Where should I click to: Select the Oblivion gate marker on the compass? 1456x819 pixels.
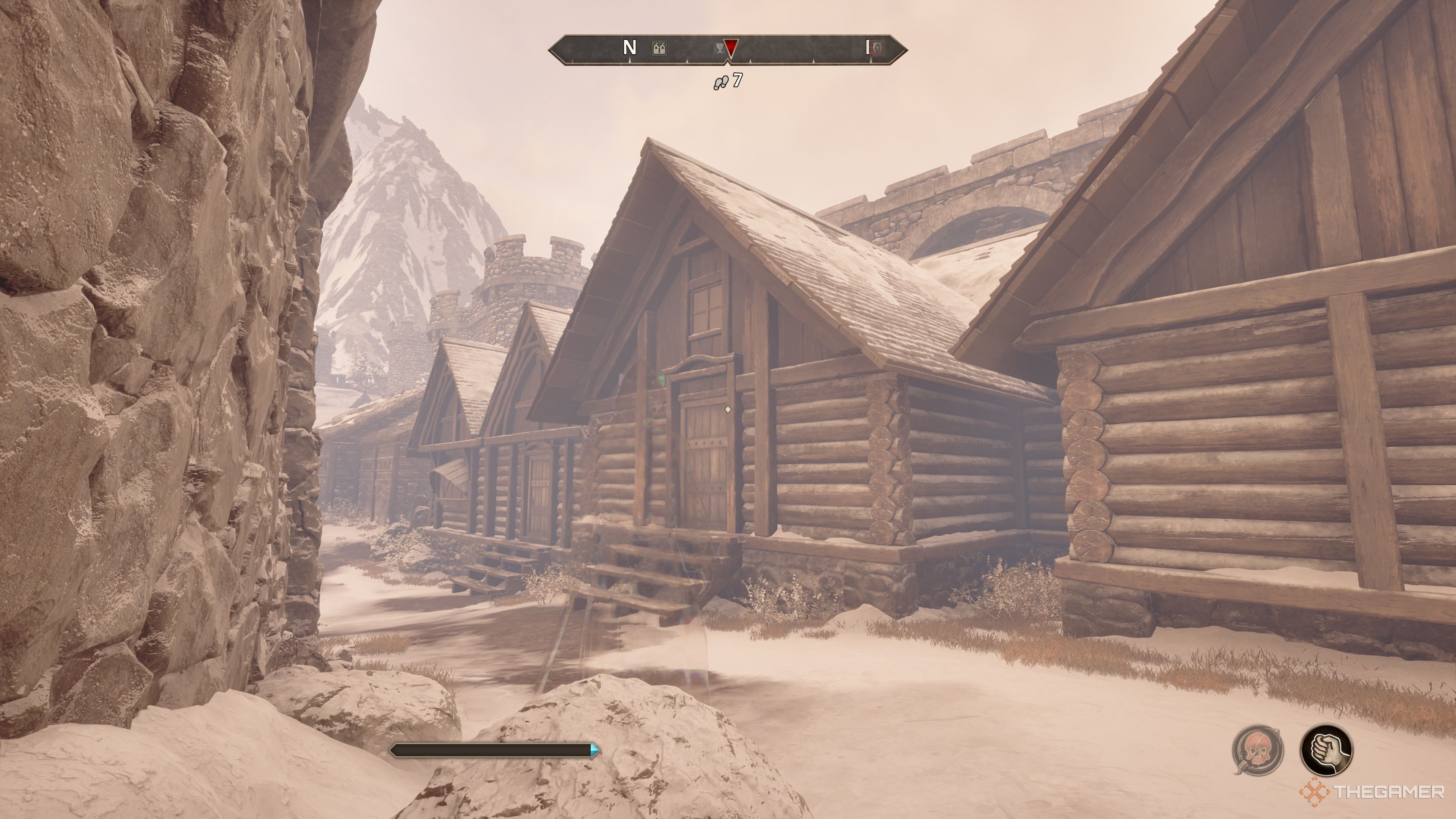876,48
